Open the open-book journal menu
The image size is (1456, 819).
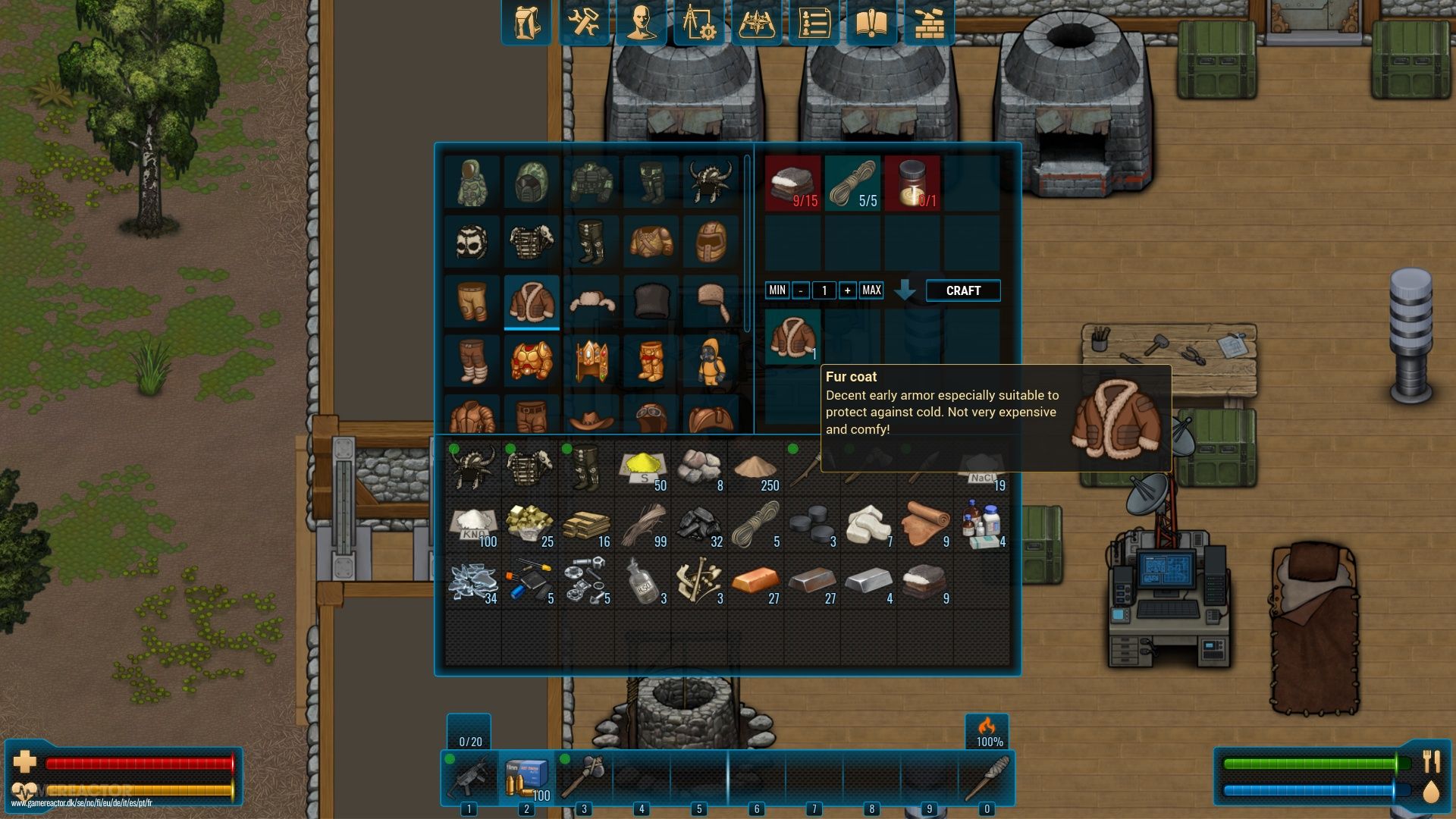coord(871,23)
